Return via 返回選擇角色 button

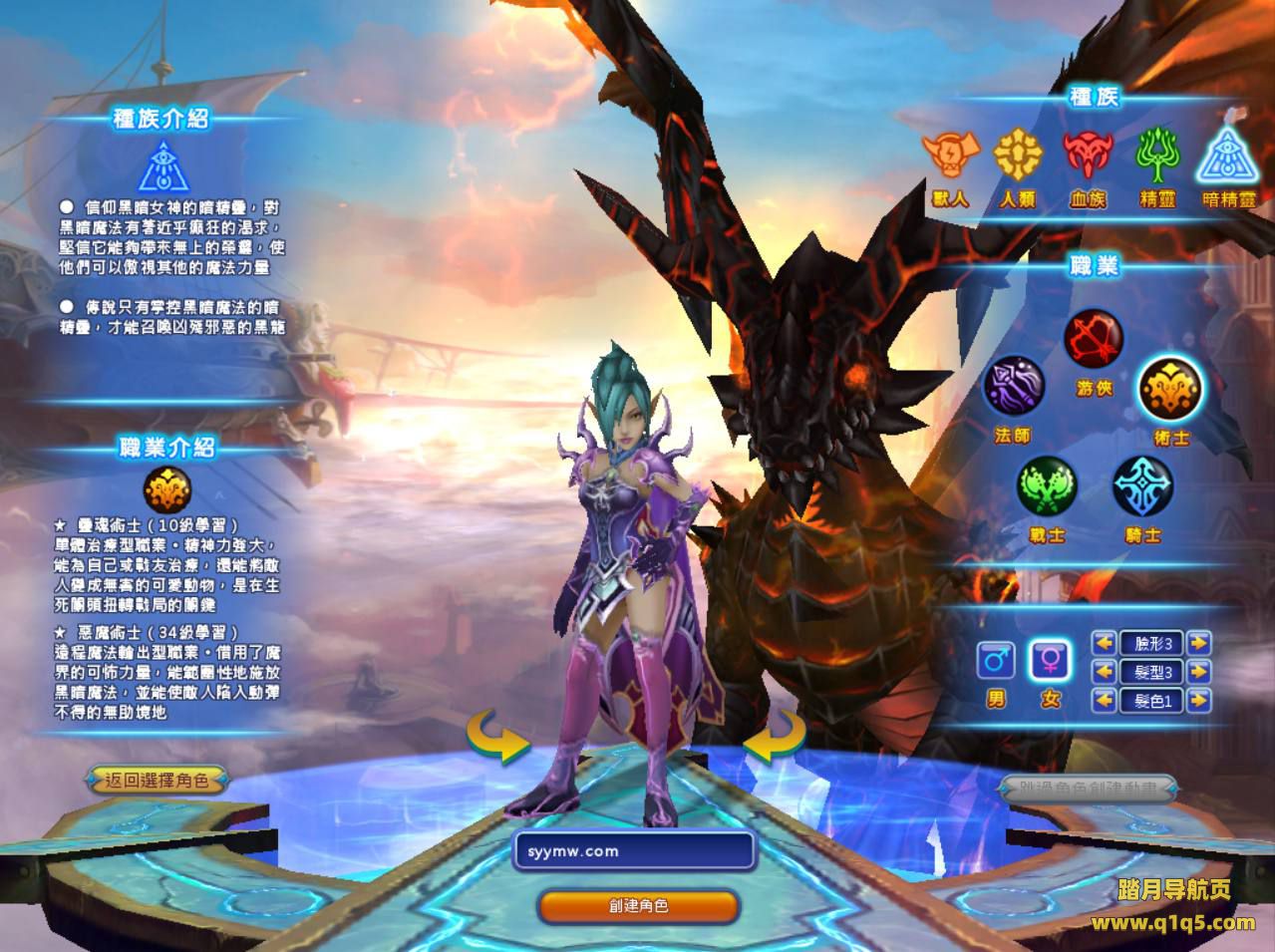[x=157, y=781]
